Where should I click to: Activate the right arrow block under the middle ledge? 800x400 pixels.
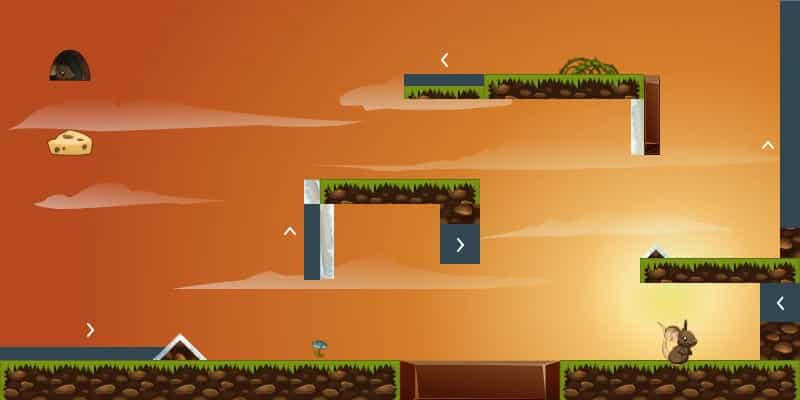pyautogui.click(x=460, y=244)
